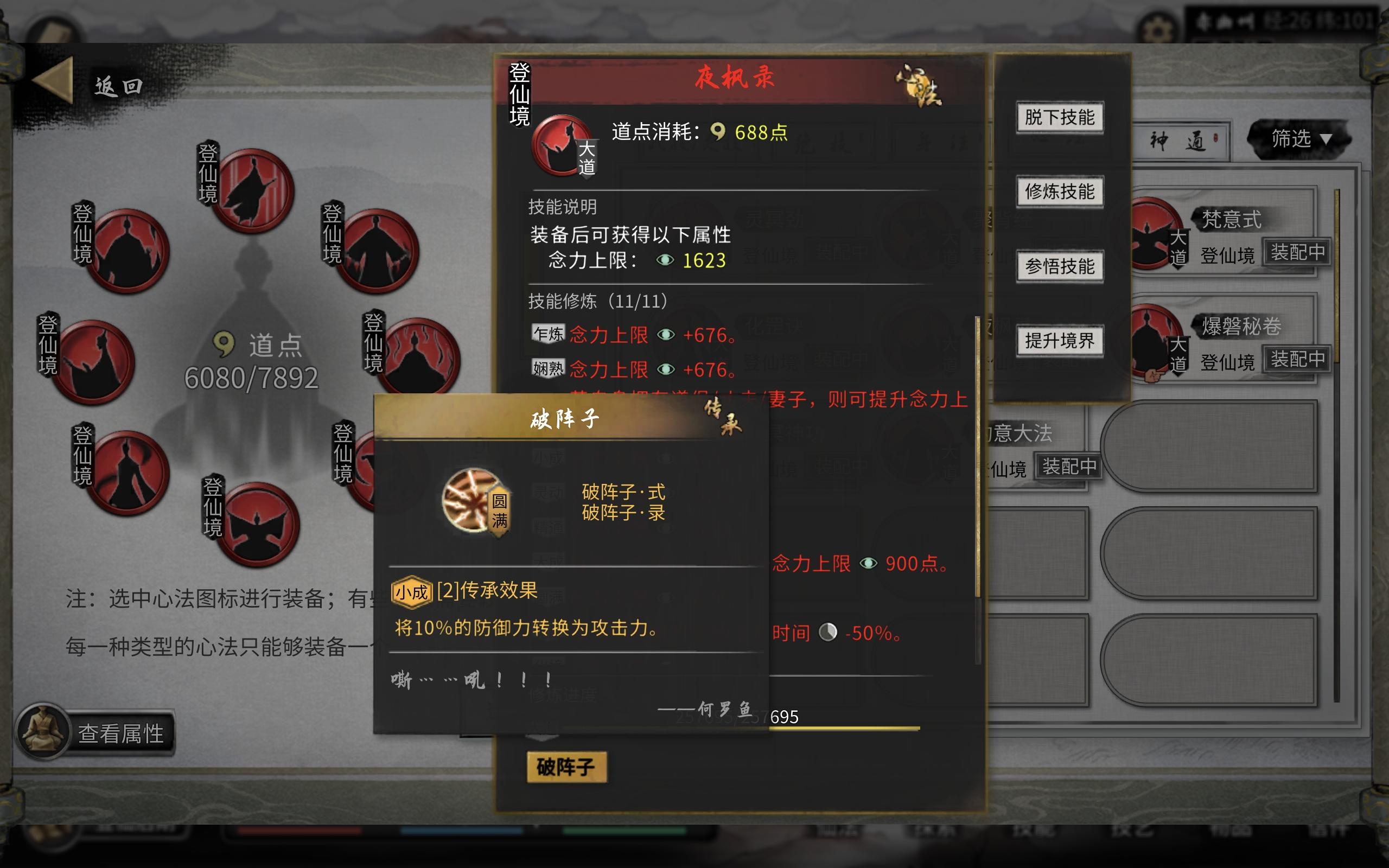Click the 提升境界 button
The width and height of the screenshot is (1389, 868).
pyautogui.click(x=1060, y=340)
